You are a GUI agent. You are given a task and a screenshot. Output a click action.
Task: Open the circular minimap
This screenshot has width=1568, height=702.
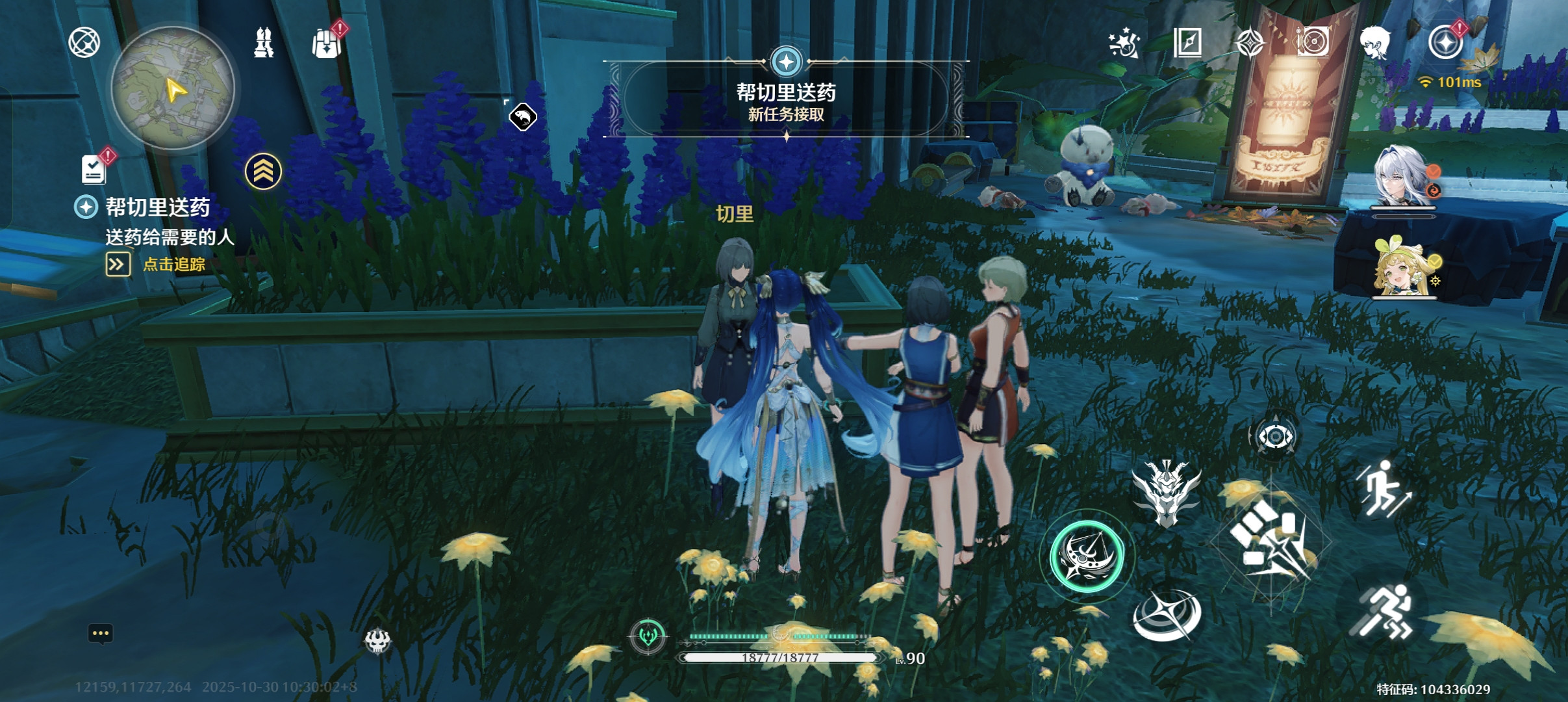(x=173, y=88)
